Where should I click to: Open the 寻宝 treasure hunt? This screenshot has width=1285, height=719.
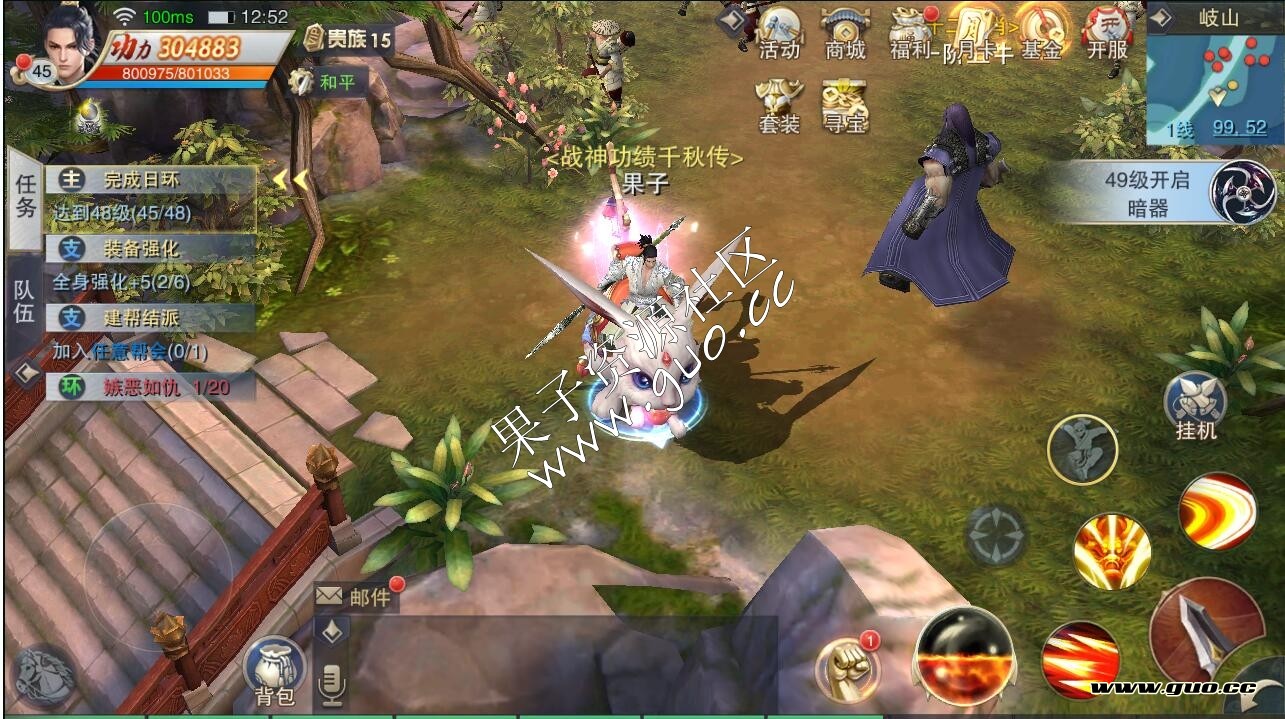[845, 106]
